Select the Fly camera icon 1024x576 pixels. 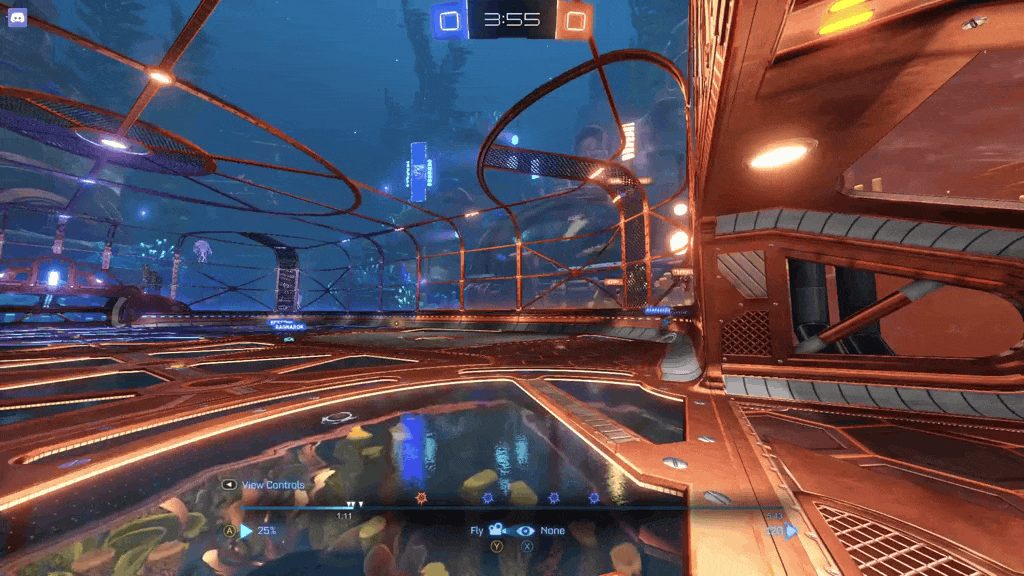click(x=496, y=531)
